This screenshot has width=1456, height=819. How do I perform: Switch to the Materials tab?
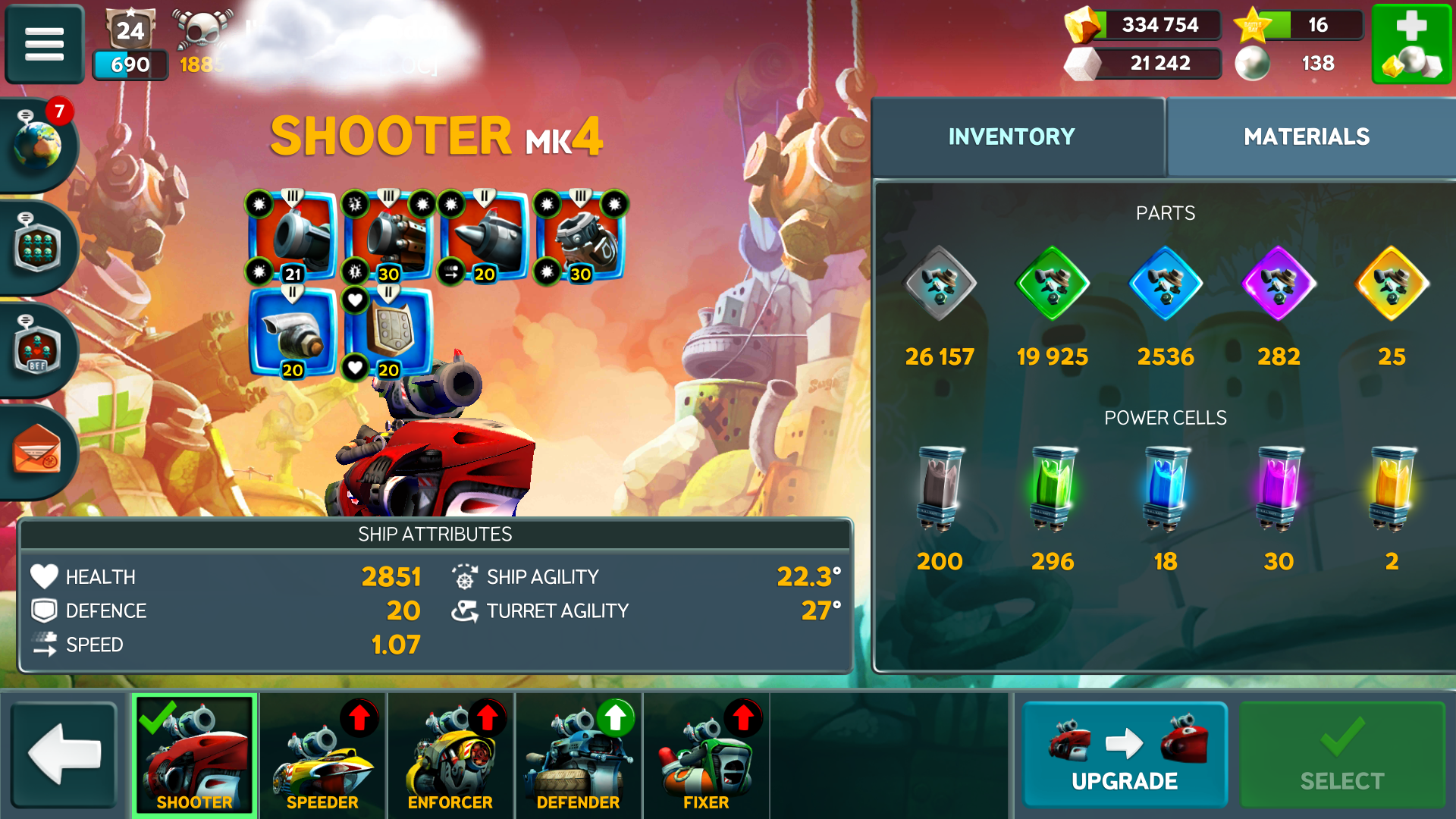coord(1306,136)
